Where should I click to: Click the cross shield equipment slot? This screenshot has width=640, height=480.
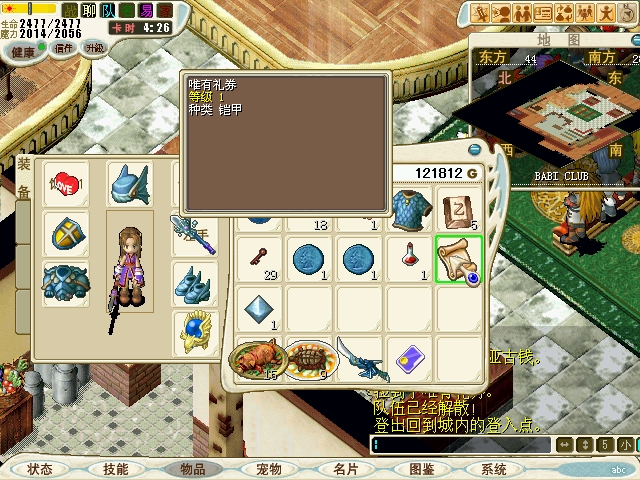coord(65,232)
